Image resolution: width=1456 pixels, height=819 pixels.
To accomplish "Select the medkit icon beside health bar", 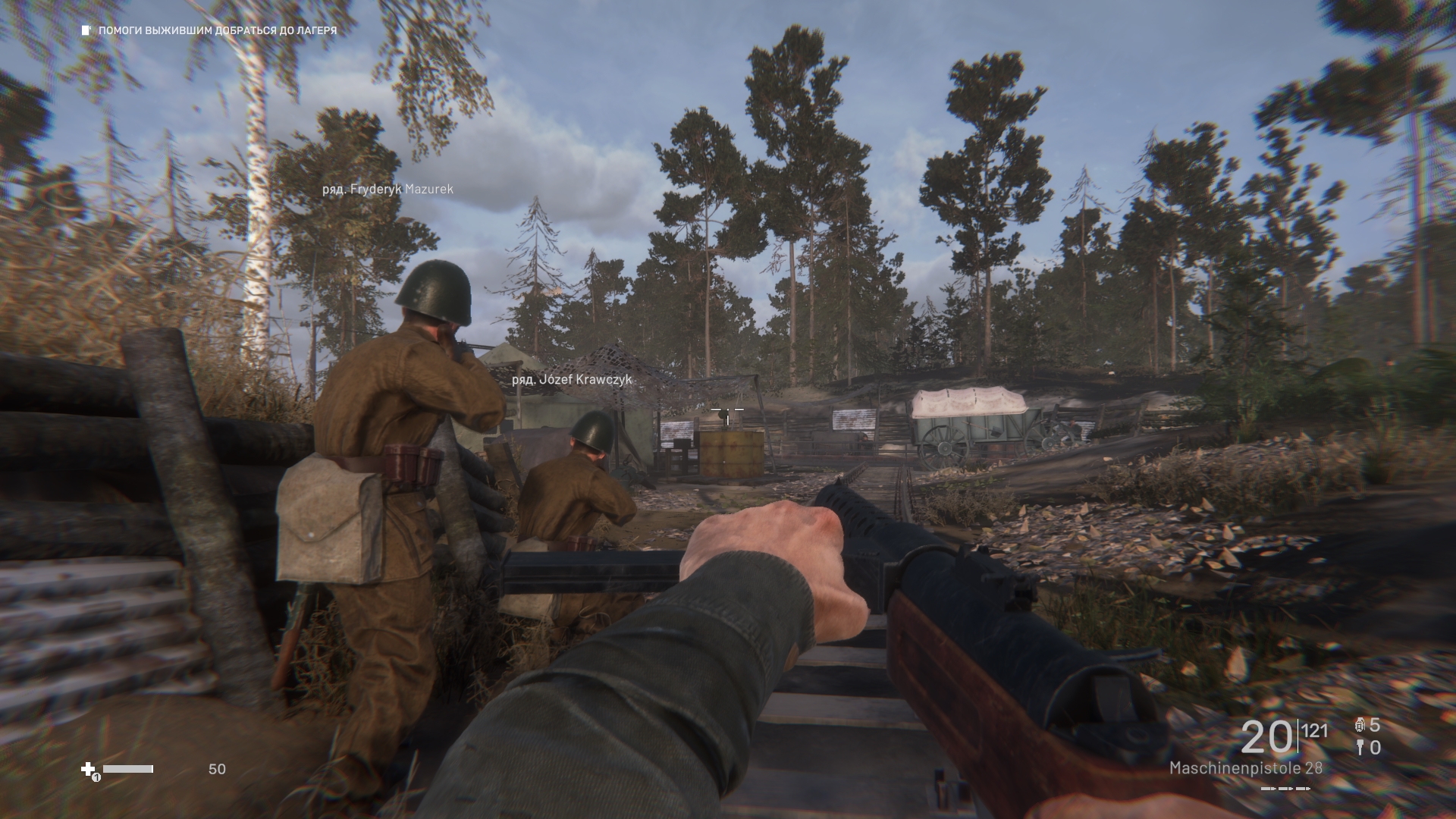I will point(89,770).
